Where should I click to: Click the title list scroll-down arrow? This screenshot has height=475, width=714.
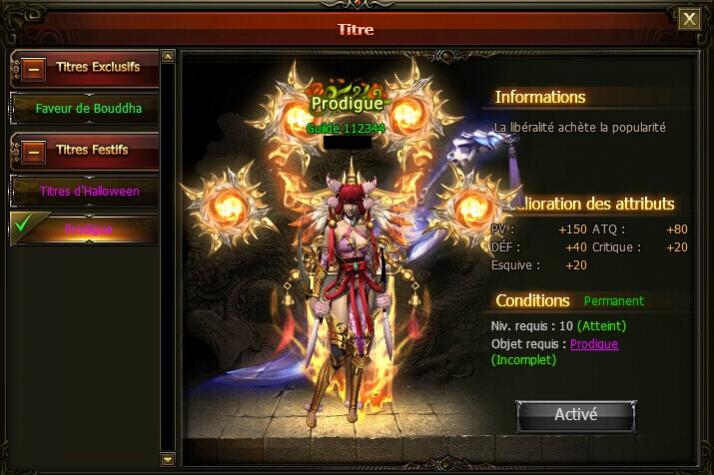coord(168,459)
